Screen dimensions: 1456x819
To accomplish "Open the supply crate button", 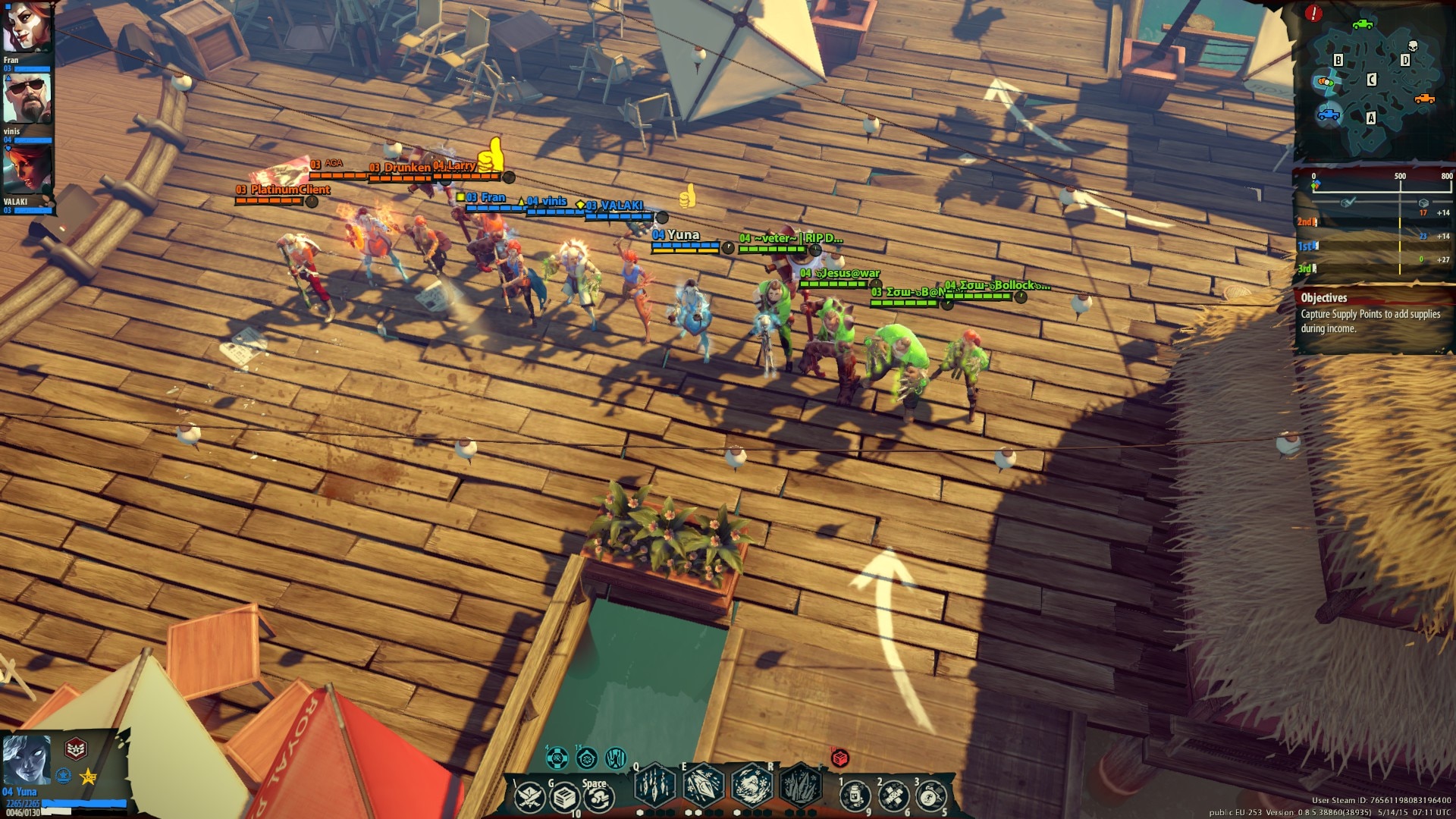I will (x=564, y=798).
